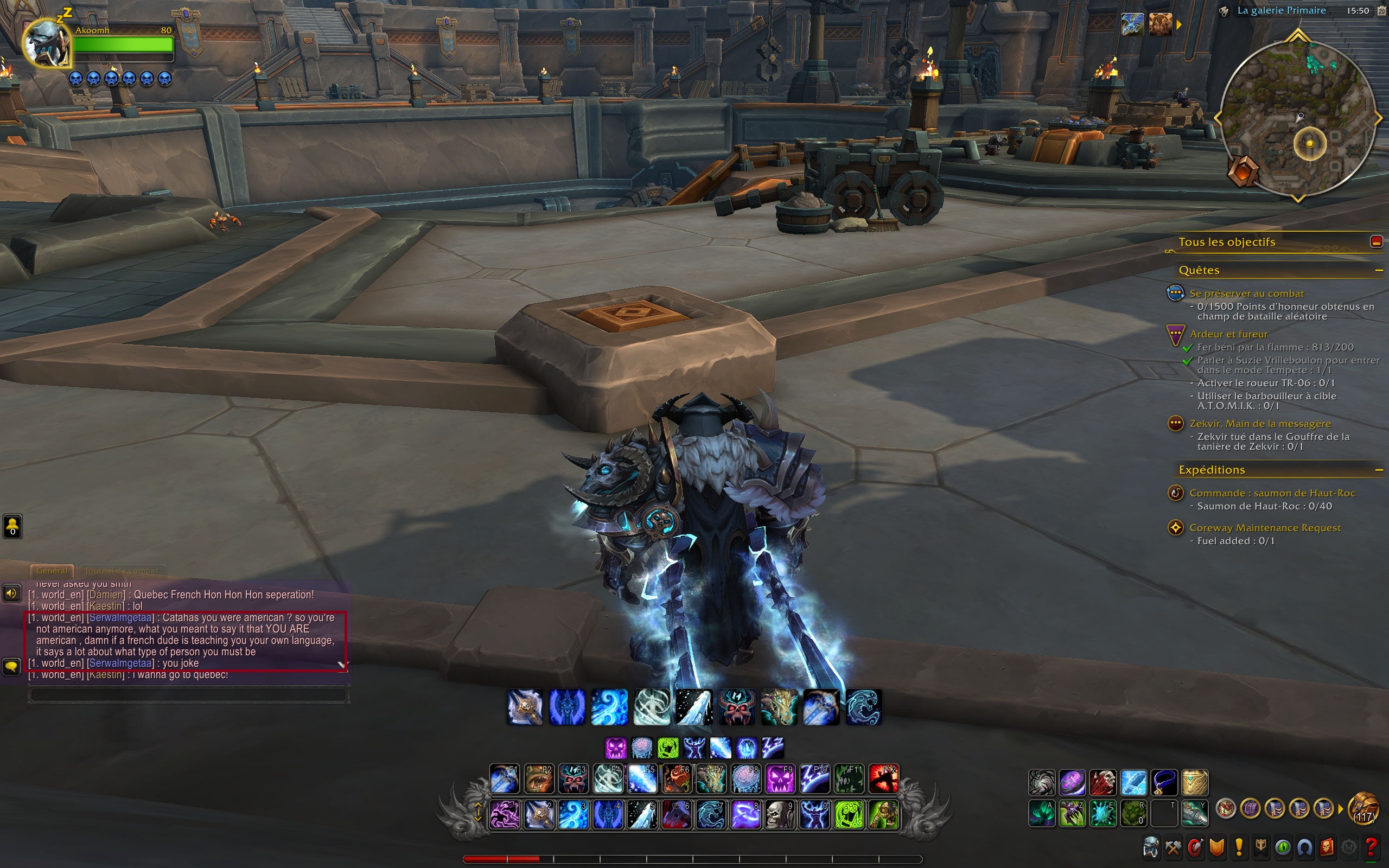1389x868 pixels.
Task: Collapse the Tous les objectifs tracker
Action: [x=1376, y=242]
